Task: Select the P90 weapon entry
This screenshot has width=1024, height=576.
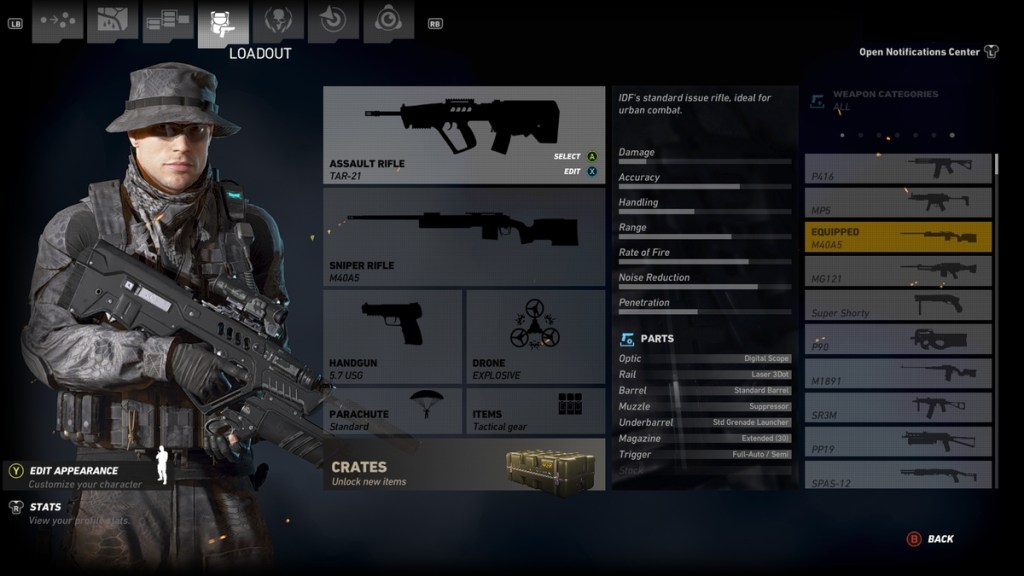Action: [898, 339]
